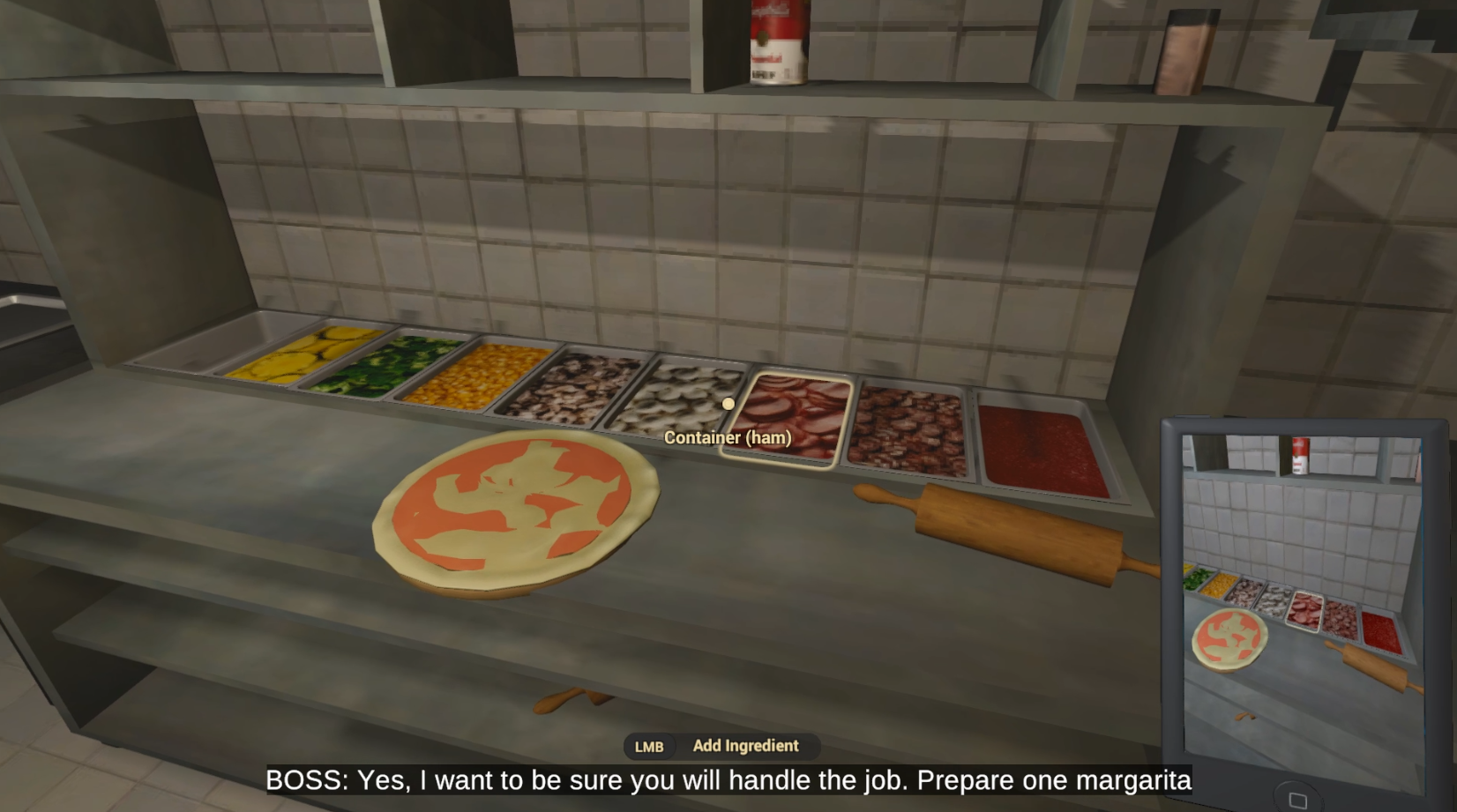Viewport: 1457px width, 812px height.
Task: Tap the tablet's home button
Action: point(1297,800)
